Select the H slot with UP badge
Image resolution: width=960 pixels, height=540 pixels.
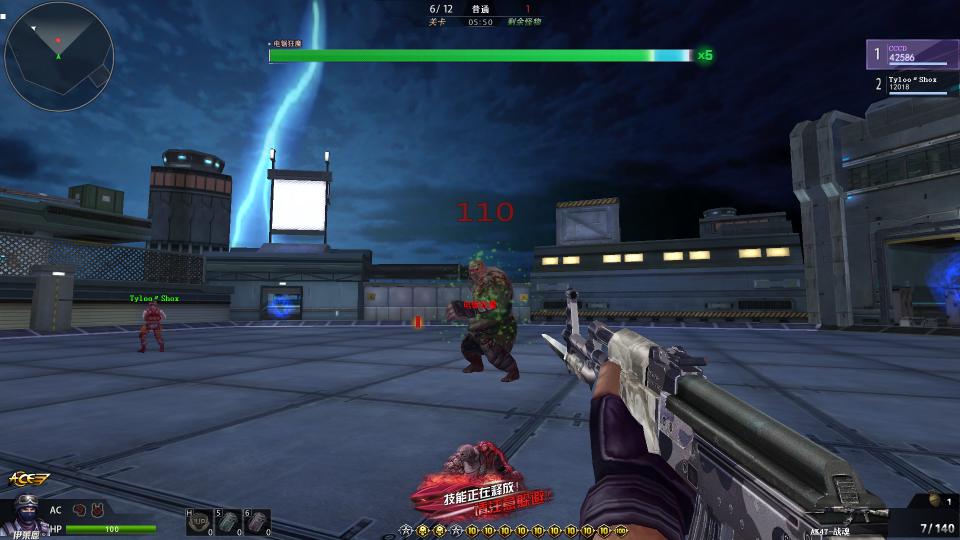click(x=199, y=523)
